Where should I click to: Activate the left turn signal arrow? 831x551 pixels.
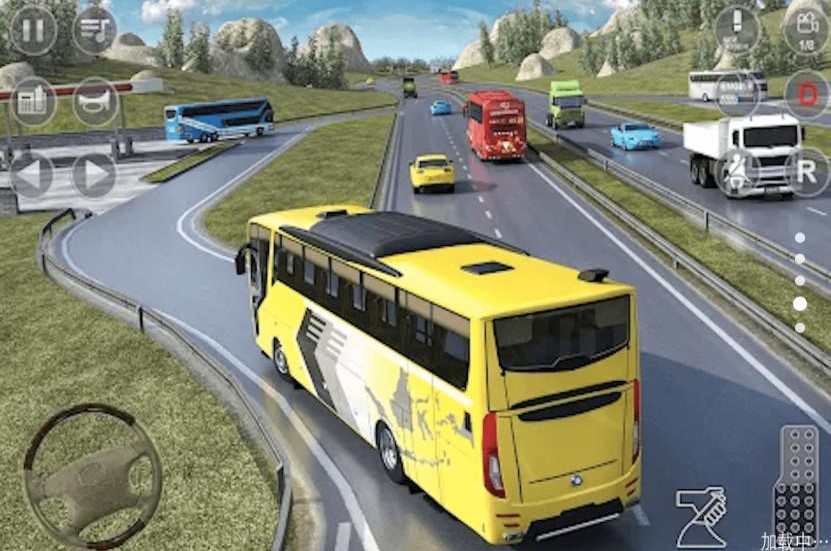click(31, 174)
